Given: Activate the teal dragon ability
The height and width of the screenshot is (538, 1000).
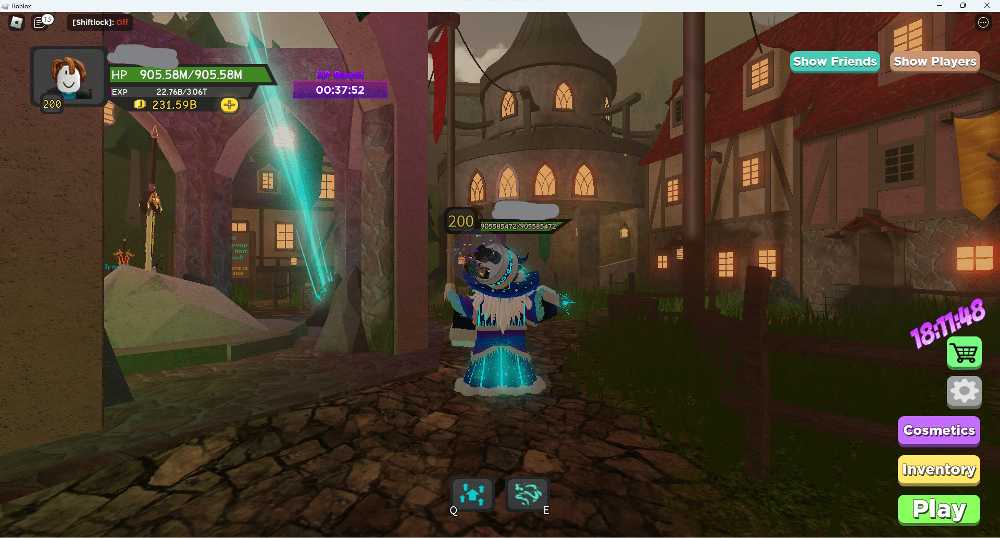Looking at the screenshot, I should [x=527, y=492].
